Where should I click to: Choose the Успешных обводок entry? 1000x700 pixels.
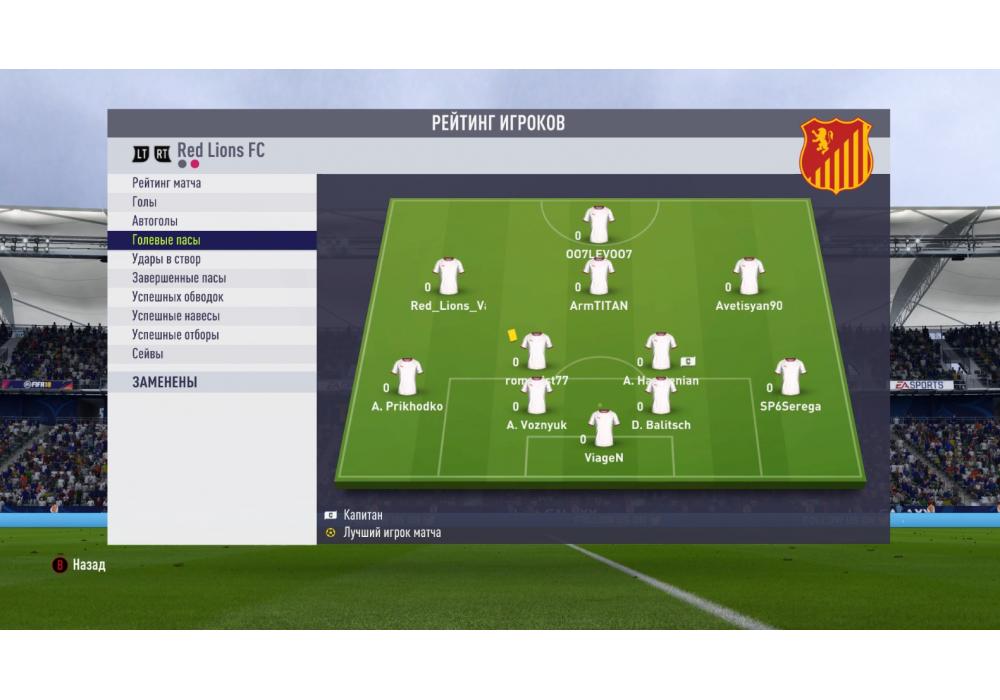click(x=178, y=298)
